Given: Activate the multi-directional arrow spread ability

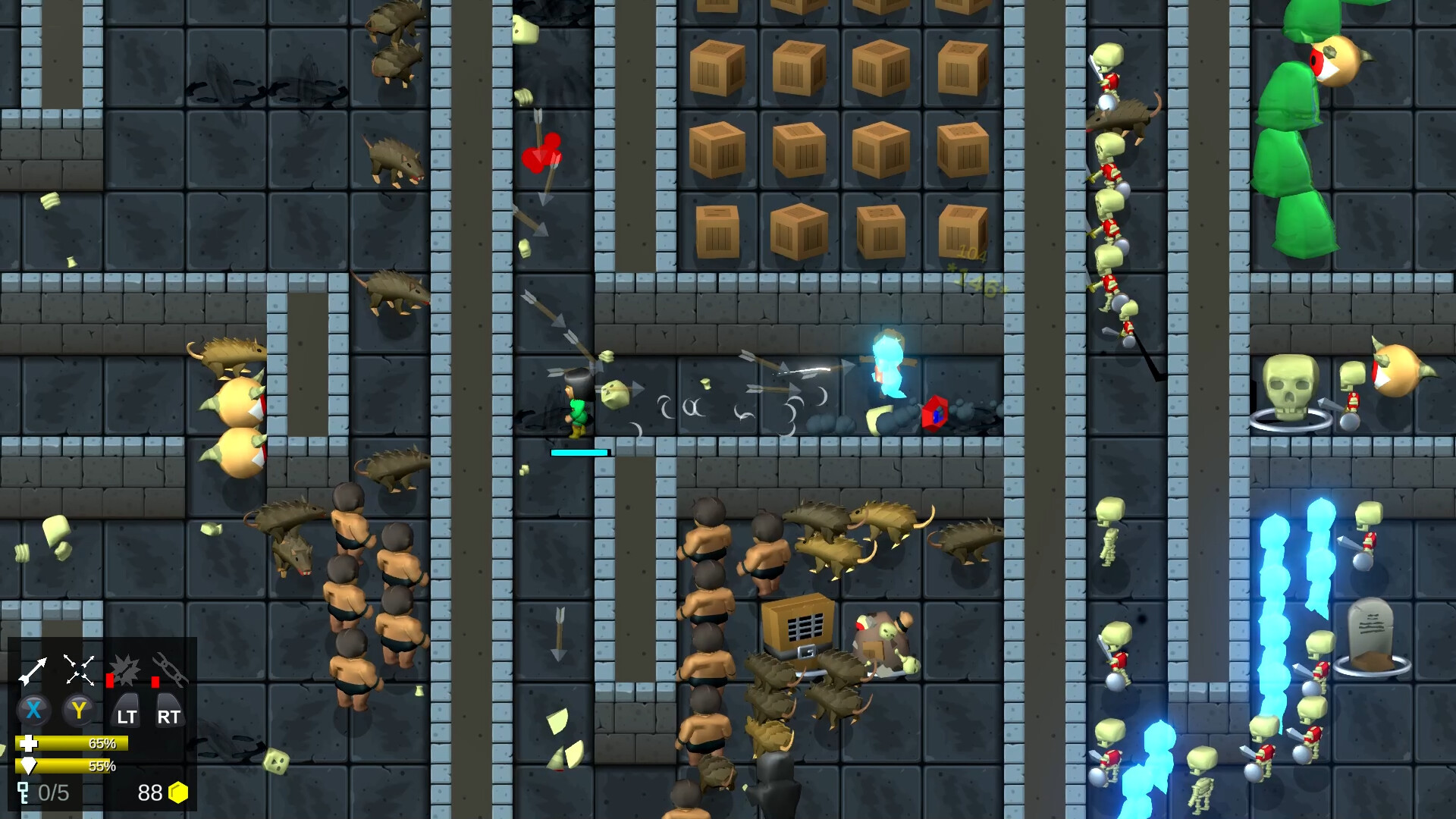Looking at the screenshot, I should click(x=79, y=669).
